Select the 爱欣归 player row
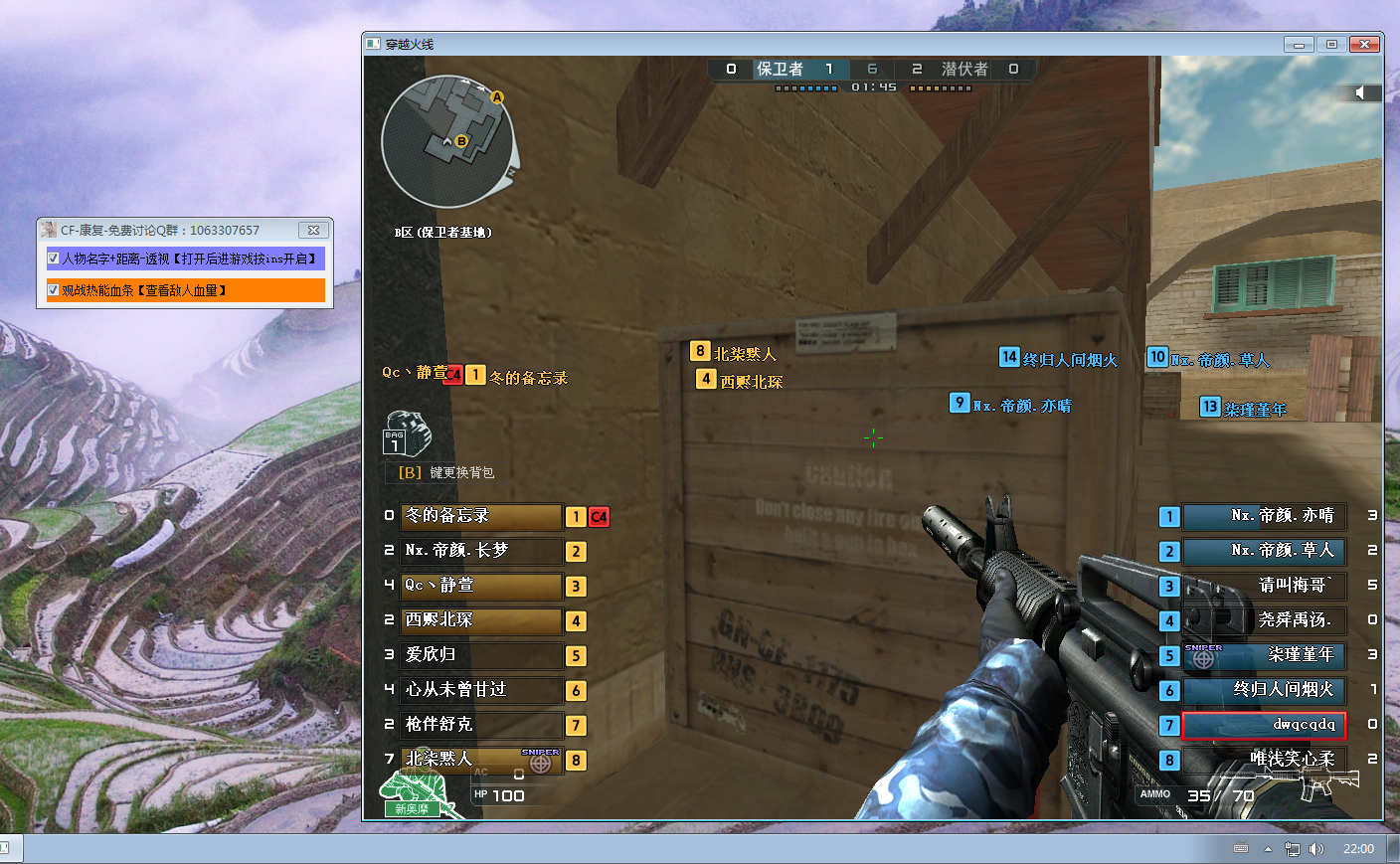1400x864 pixels. coord(481,655)
